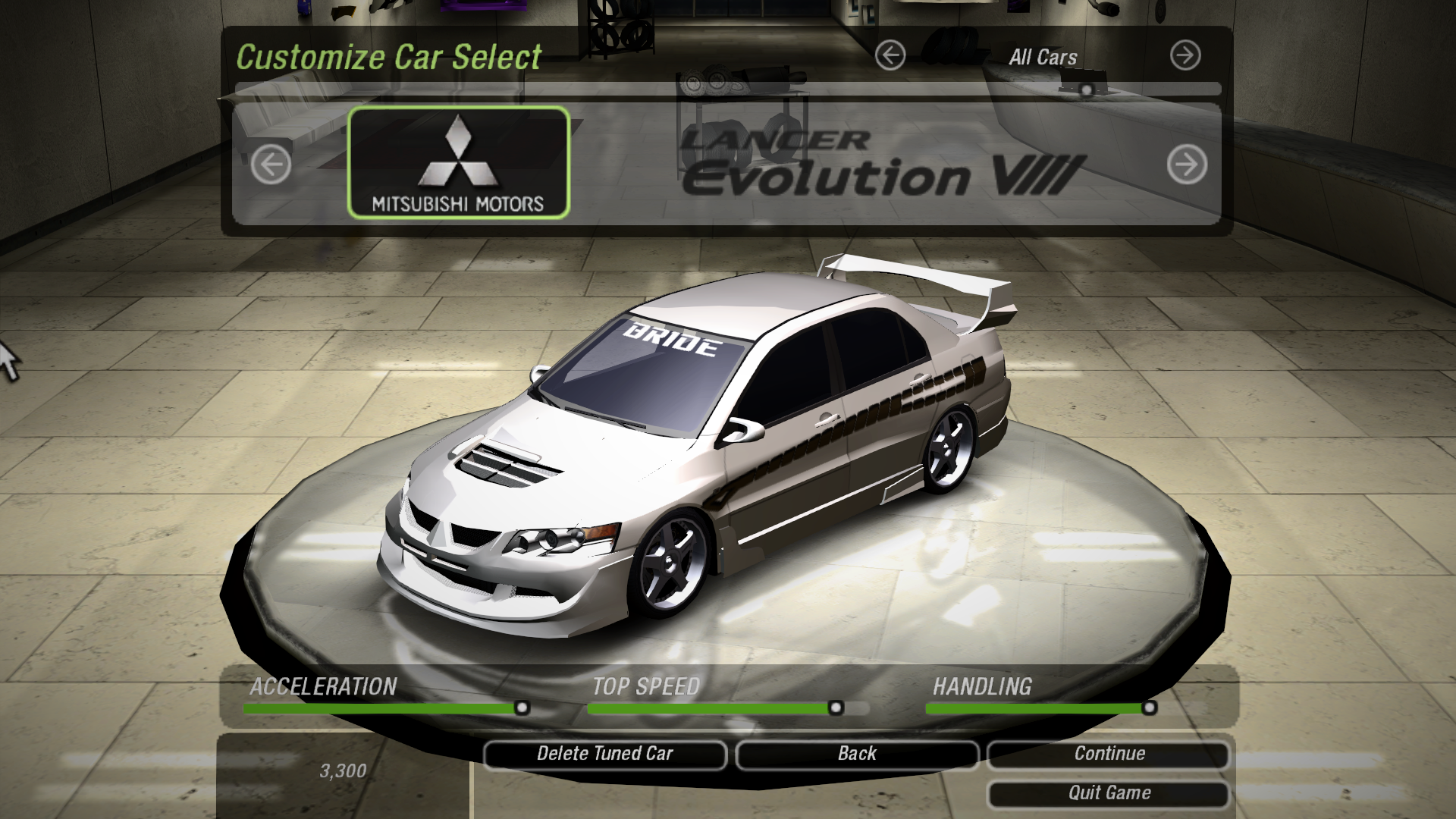
Task: Show the next car category filter
Action: coord(1185,55)
